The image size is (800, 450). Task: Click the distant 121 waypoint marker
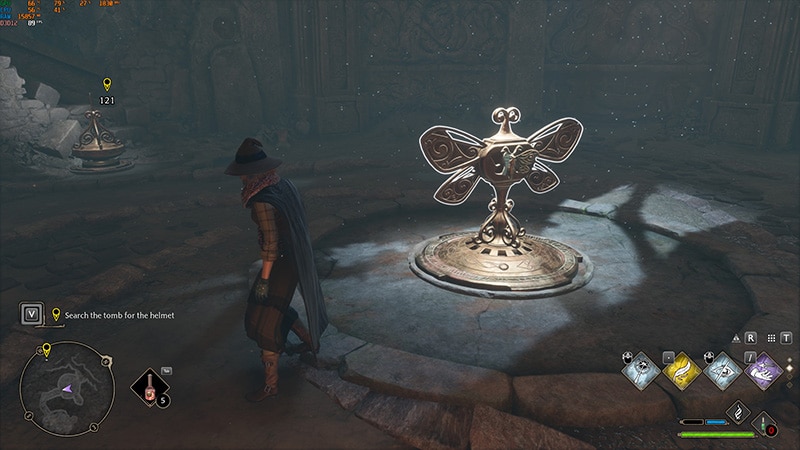coord(107,85)
